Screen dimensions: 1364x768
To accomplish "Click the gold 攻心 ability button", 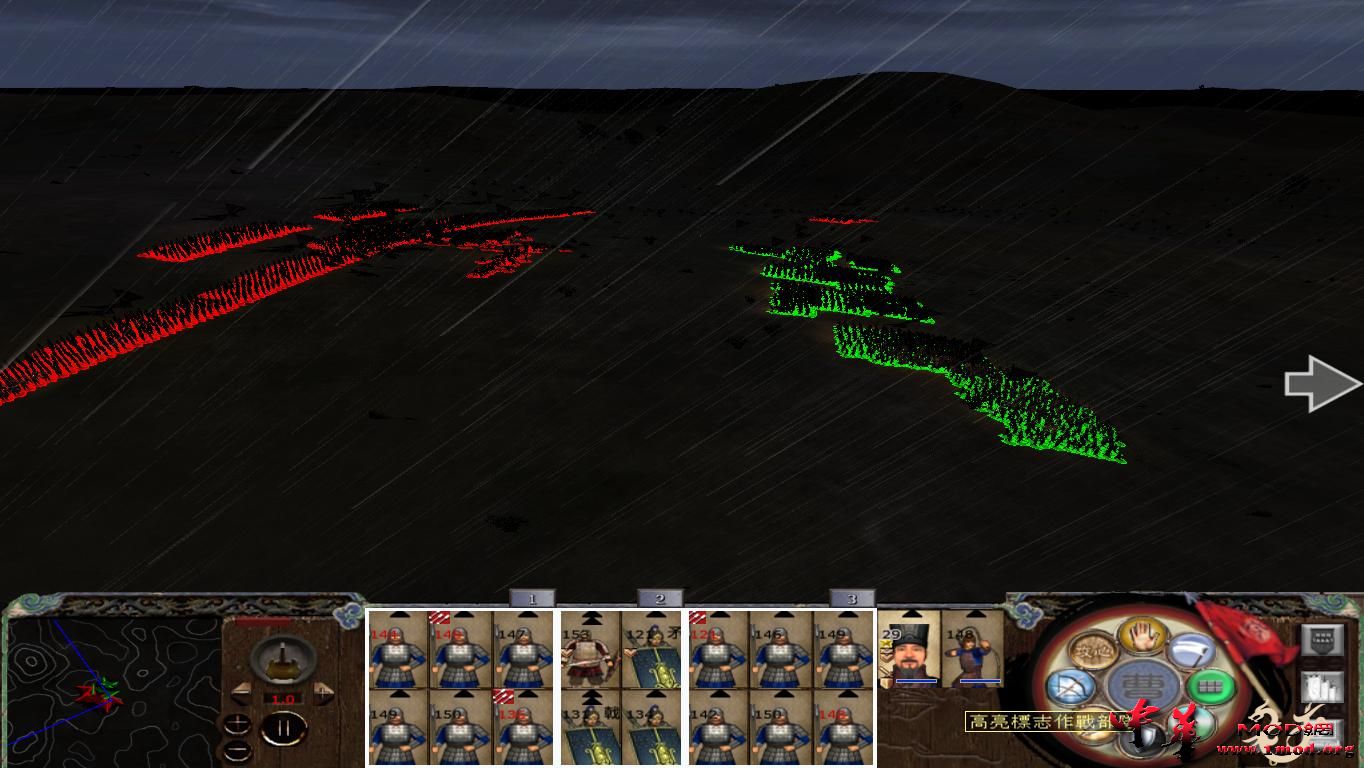I will [x=1093, y=649].
